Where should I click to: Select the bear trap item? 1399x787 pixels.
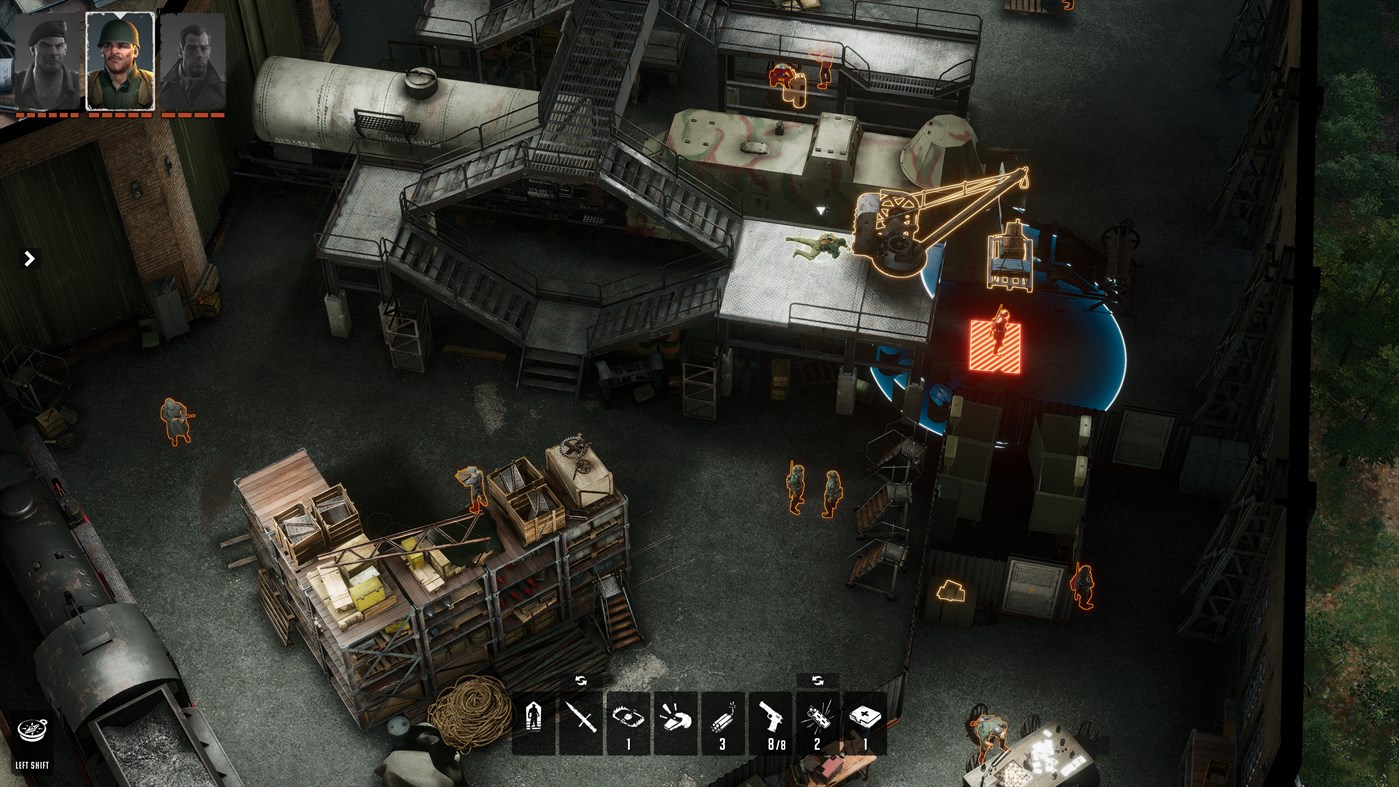627,718
